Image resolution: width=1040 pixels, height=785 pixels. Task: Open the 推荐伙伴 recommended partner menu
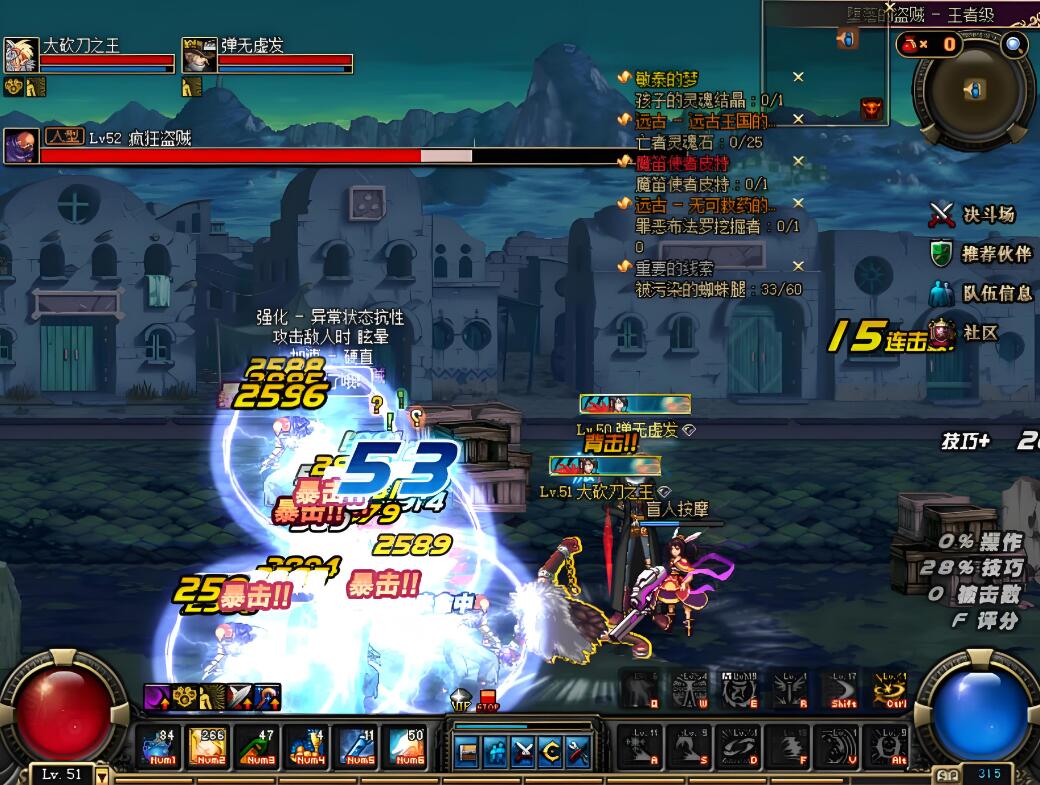click(x=981, y=253)
